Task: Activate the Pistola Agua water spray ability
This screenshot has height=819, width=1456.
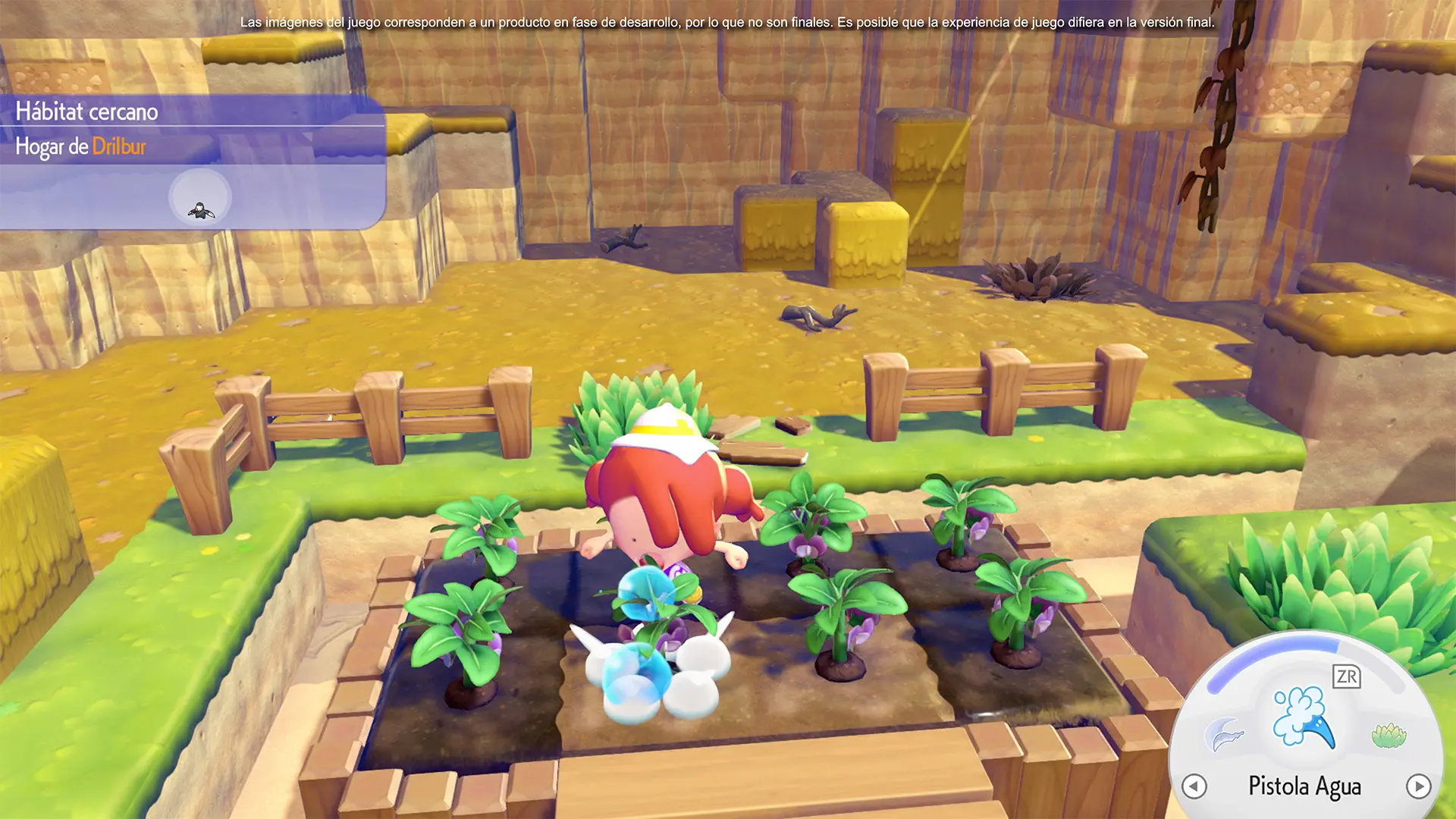Action: [x=1304, y=717]
